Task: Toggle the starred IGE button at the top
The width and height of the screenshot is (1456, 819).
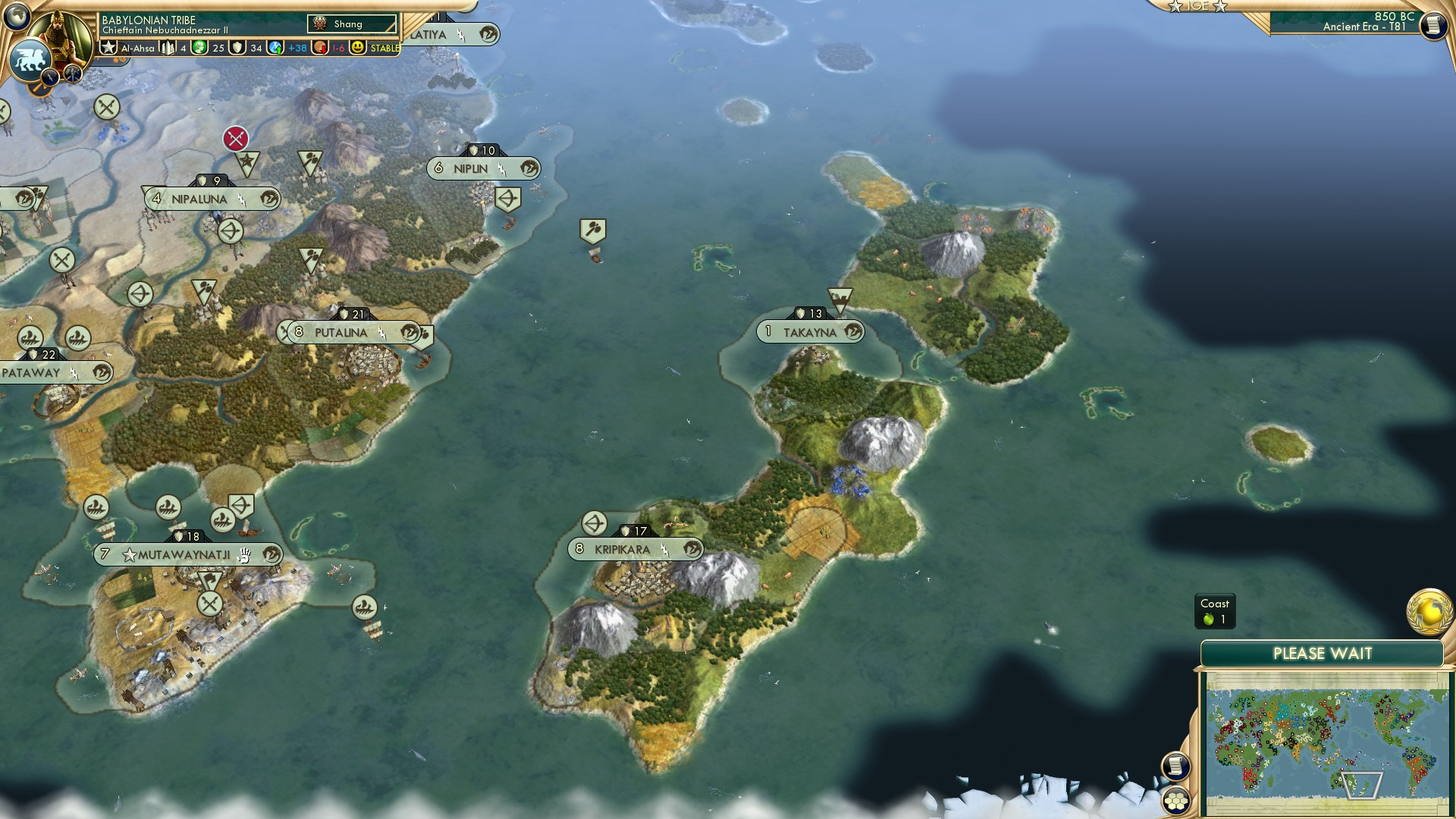Action: tap(1198, 6)
